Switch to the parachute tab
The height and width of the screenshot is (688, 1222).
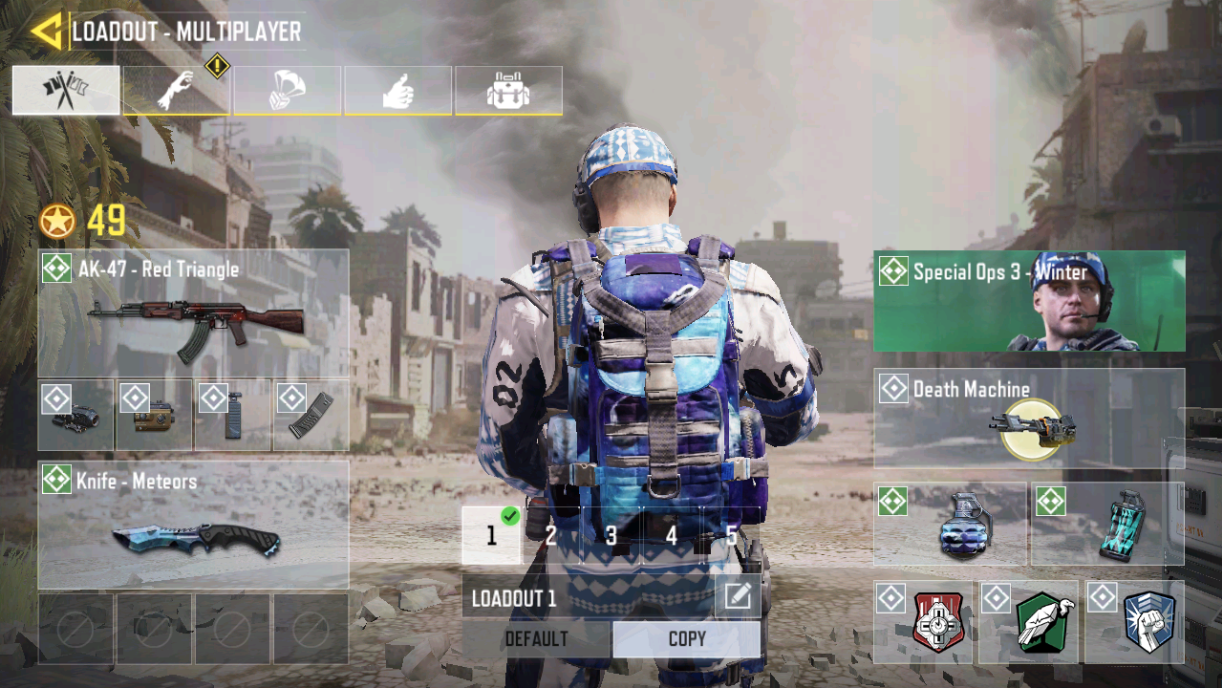[x=287, y=90]
